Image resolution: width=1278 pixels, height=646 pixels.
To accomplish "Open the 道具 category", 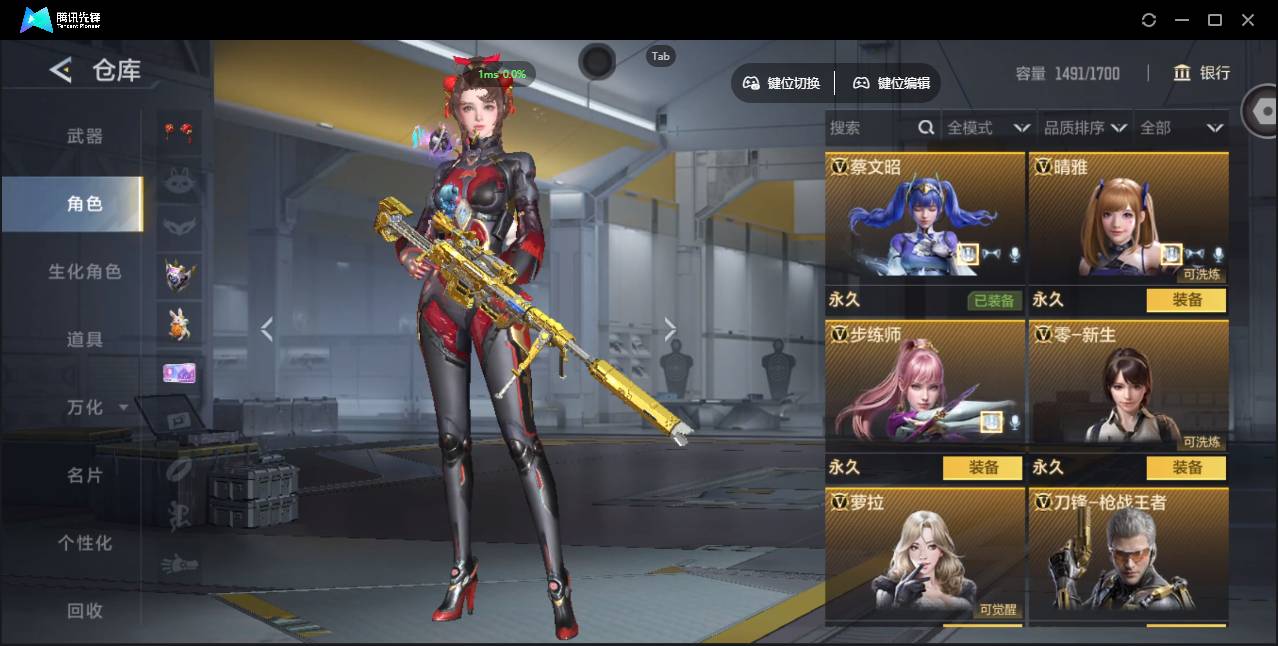I will pyautogui.click(x=85, y=340).
